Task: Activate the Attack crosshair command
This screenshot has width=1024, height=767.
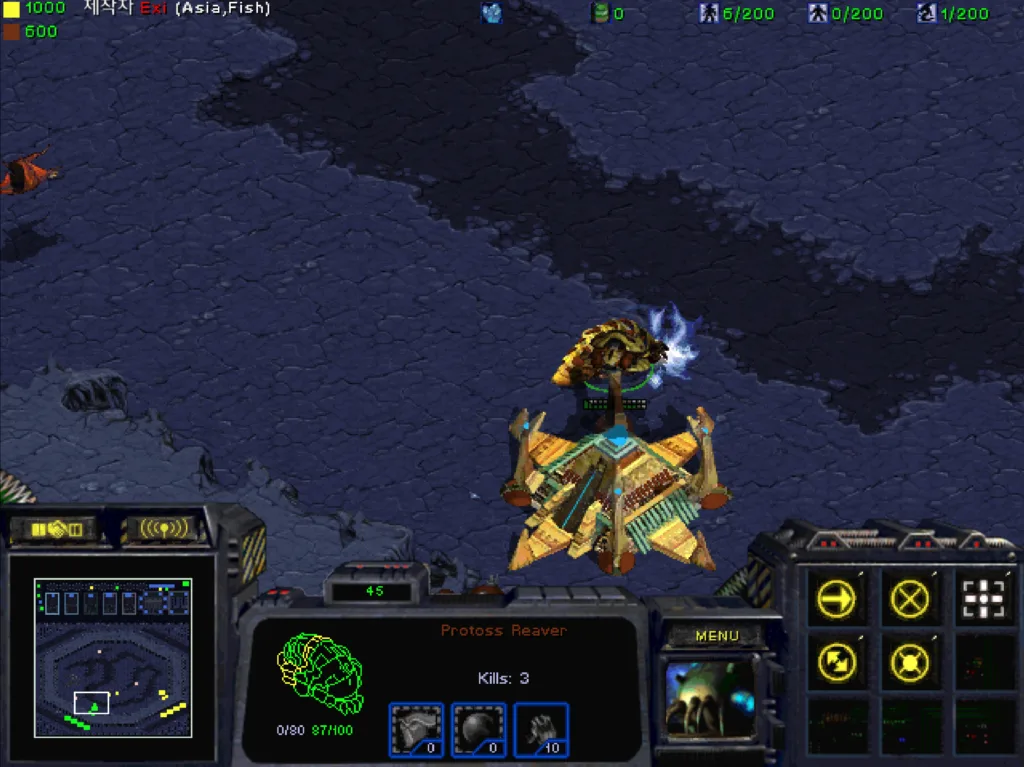Action: tap(983, 599)
